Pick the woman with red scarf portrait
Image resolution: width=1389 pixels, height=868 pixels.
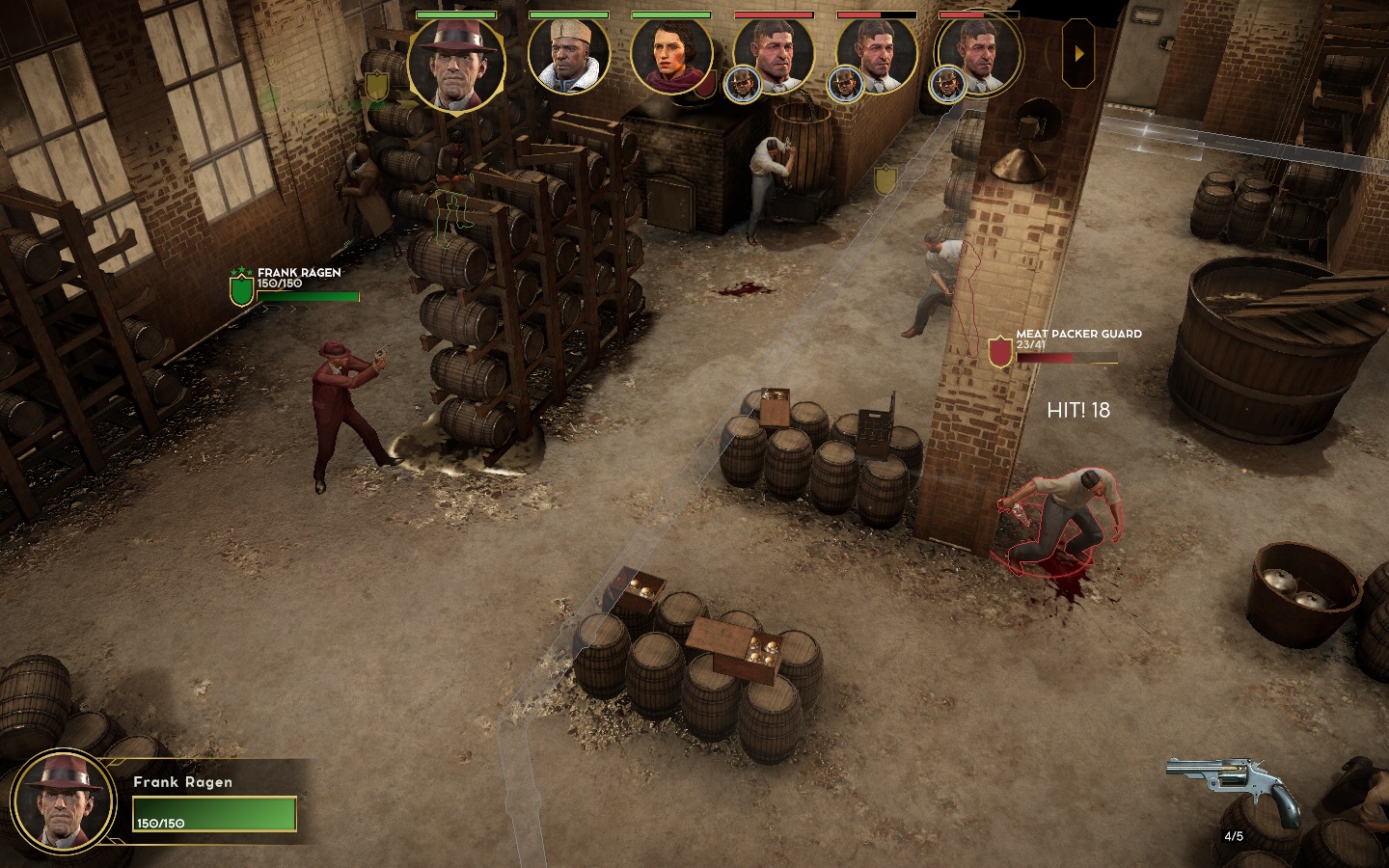pyautogui.click(x=670, y=55)
